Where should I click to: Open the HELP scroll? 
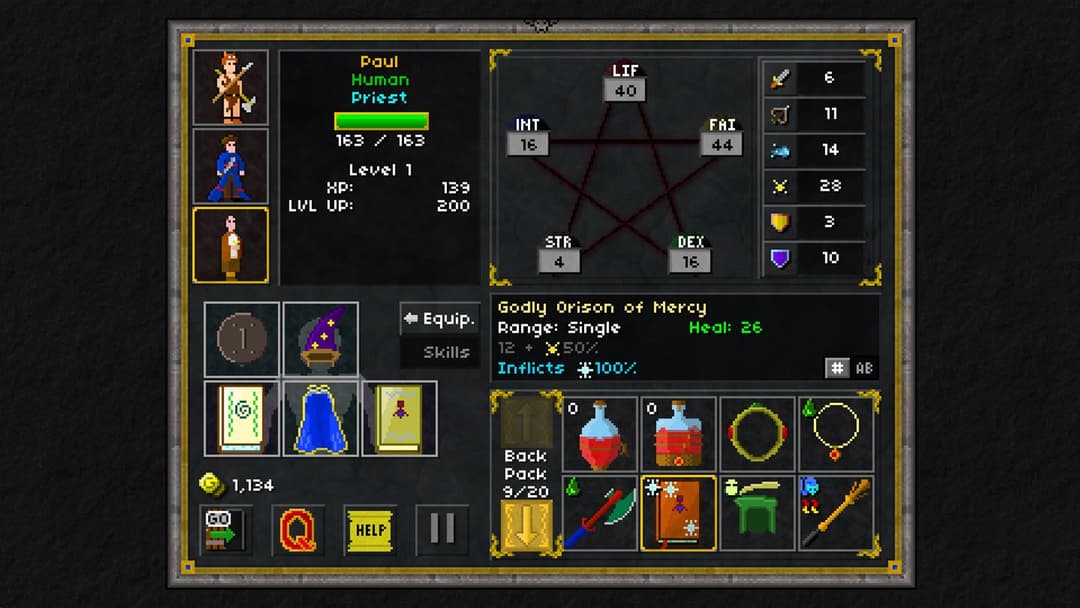point(370,530)
